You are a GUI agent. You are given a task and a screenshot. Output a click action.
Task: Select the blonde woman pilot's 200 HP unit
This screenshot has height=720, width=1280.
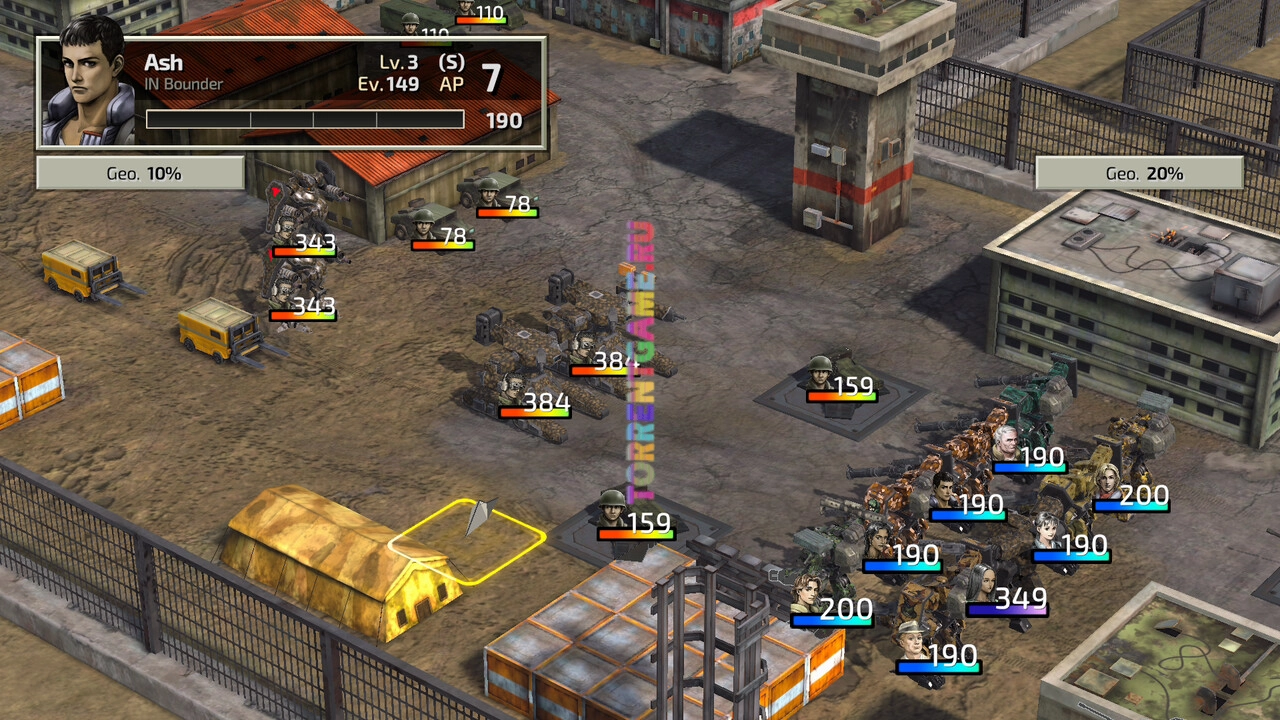click(1108, 482)
